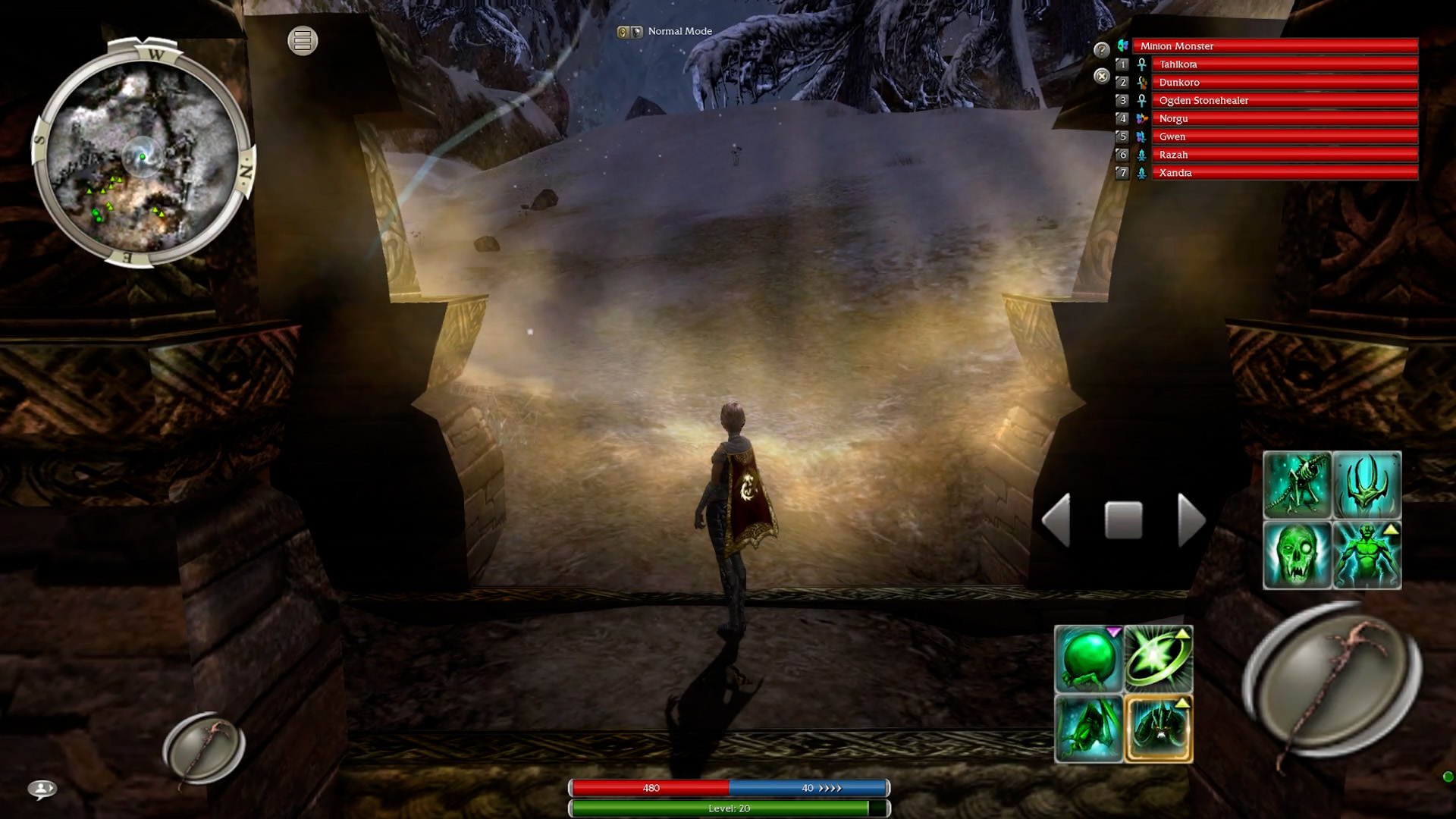
Task: Hit the square stop button
Action: pyautogui.click(x=1123, y=520)
